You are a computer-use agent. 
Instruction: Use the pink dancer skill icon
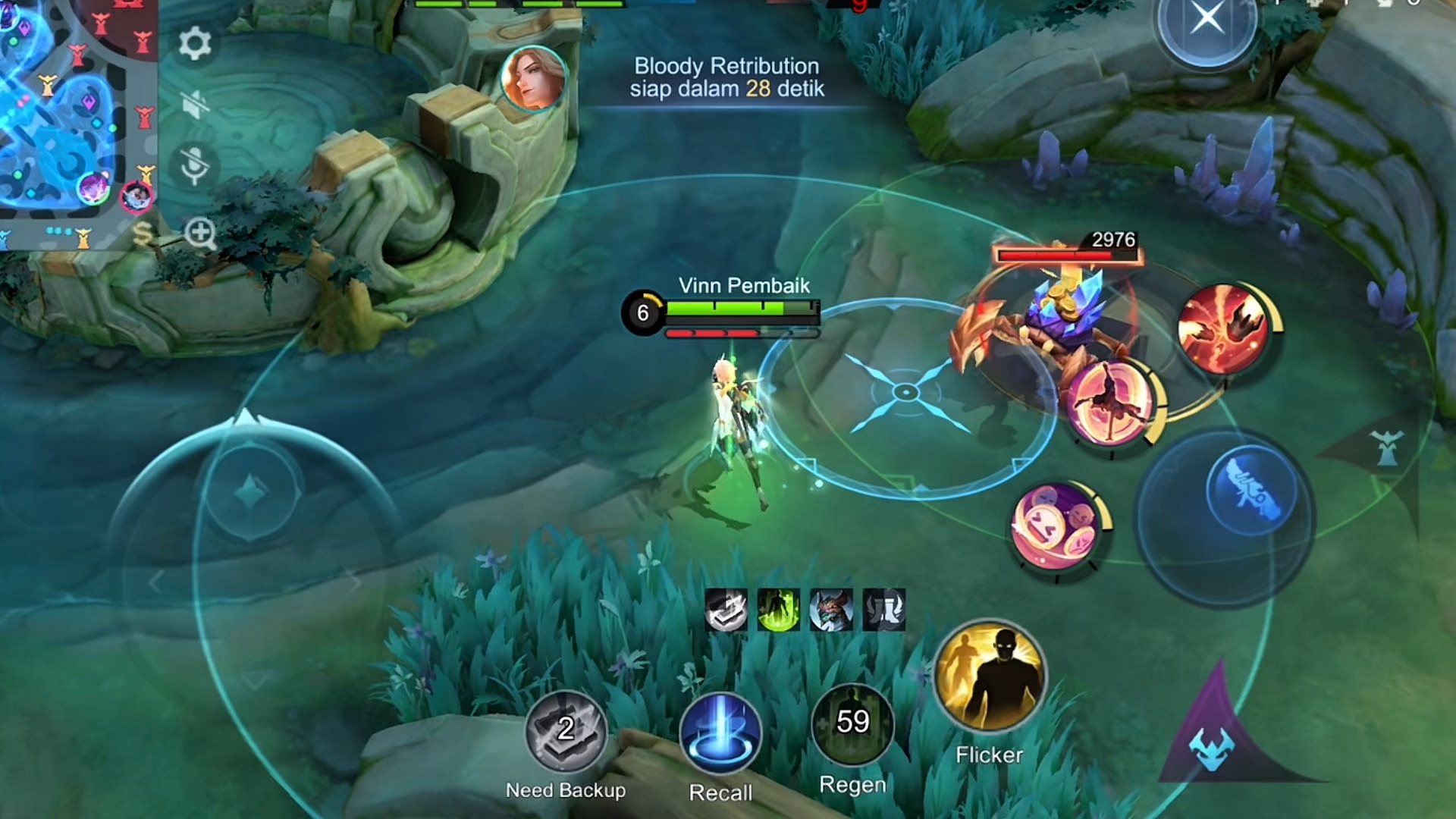[x=1110, y=403]
